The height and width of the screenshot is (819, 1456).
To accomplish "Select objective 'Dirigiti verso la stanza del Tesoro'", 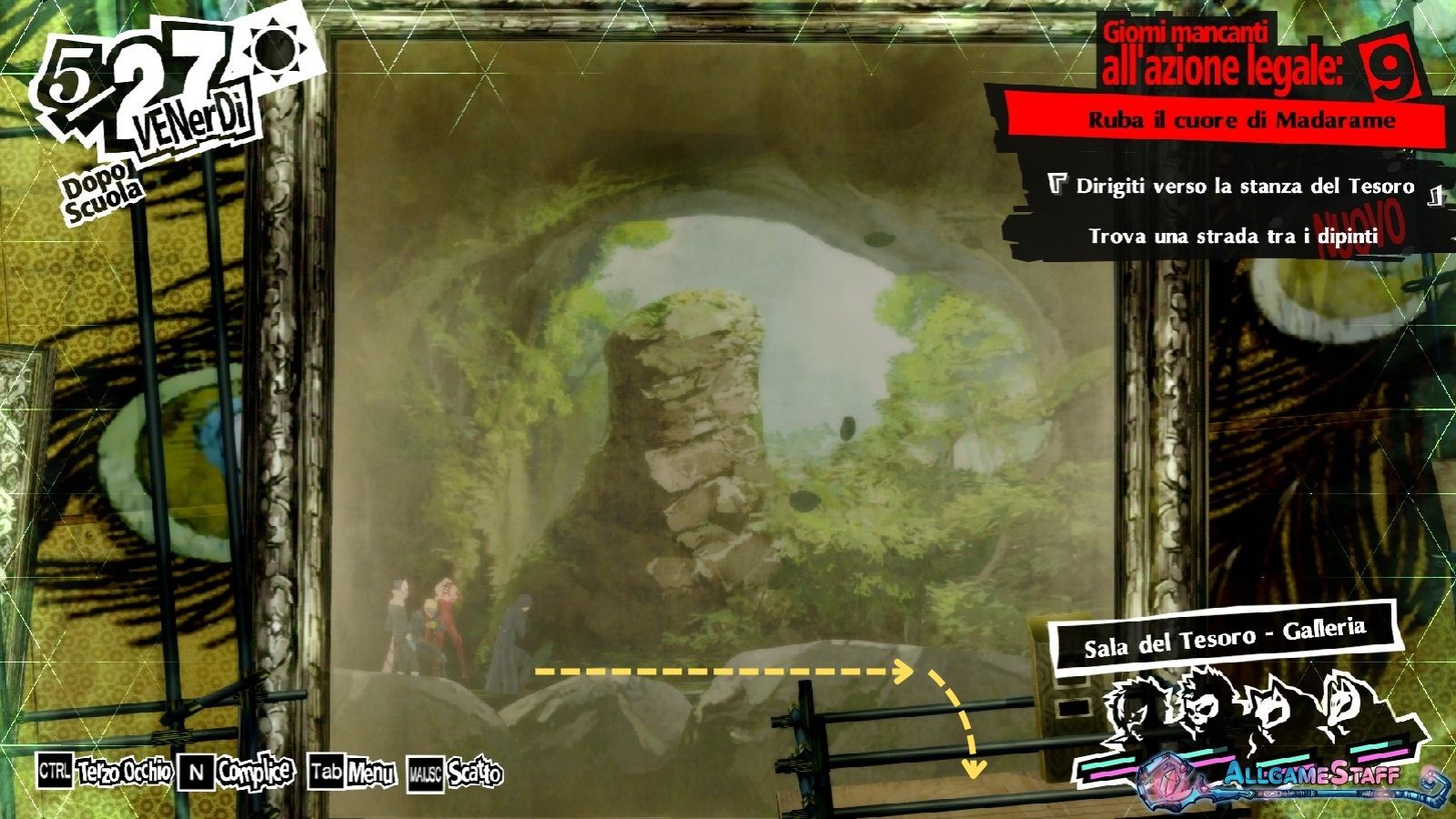I will click(x=1244, y=187).
